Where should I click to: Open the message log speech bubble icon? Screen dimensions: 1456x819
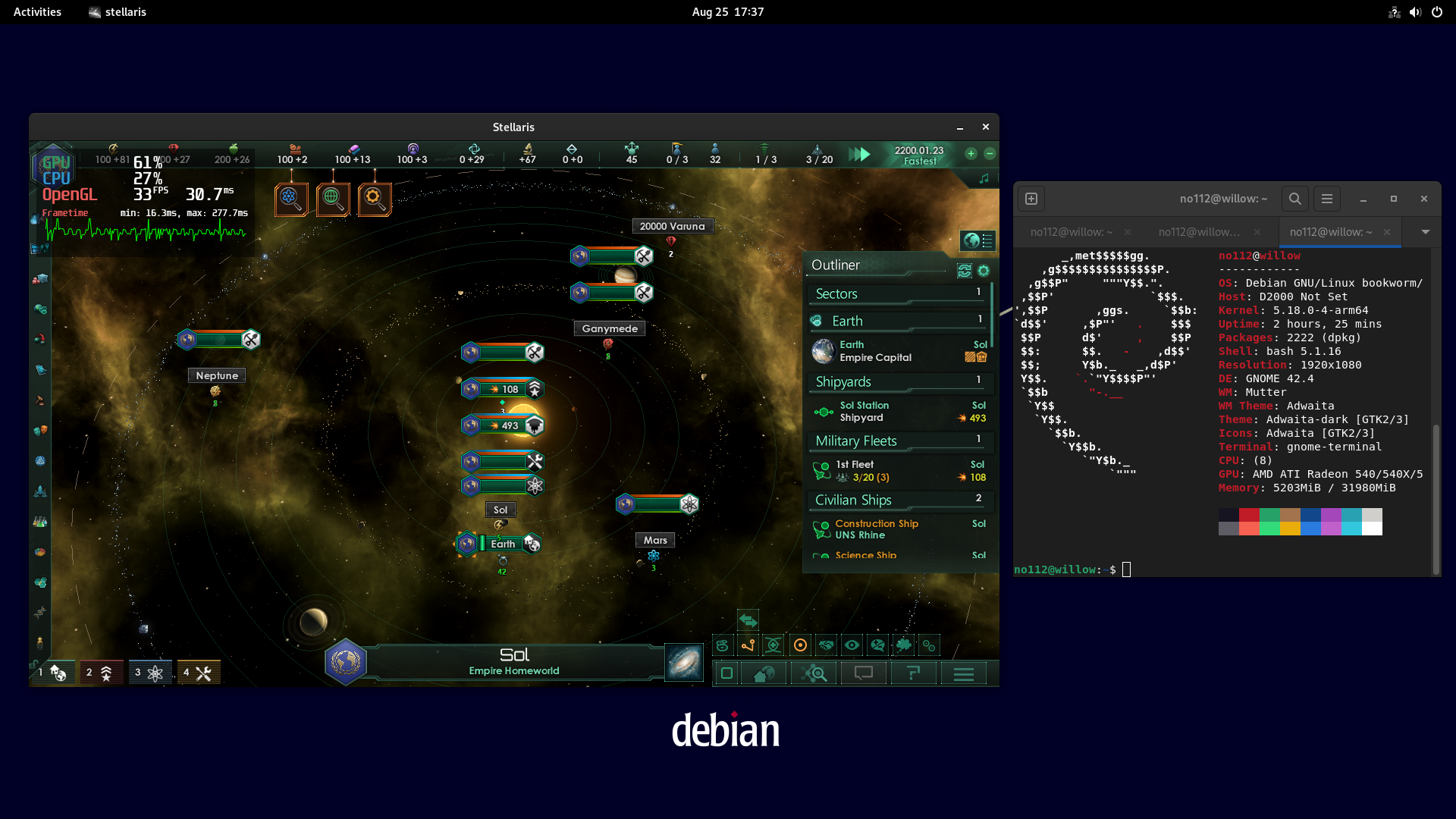864,673
